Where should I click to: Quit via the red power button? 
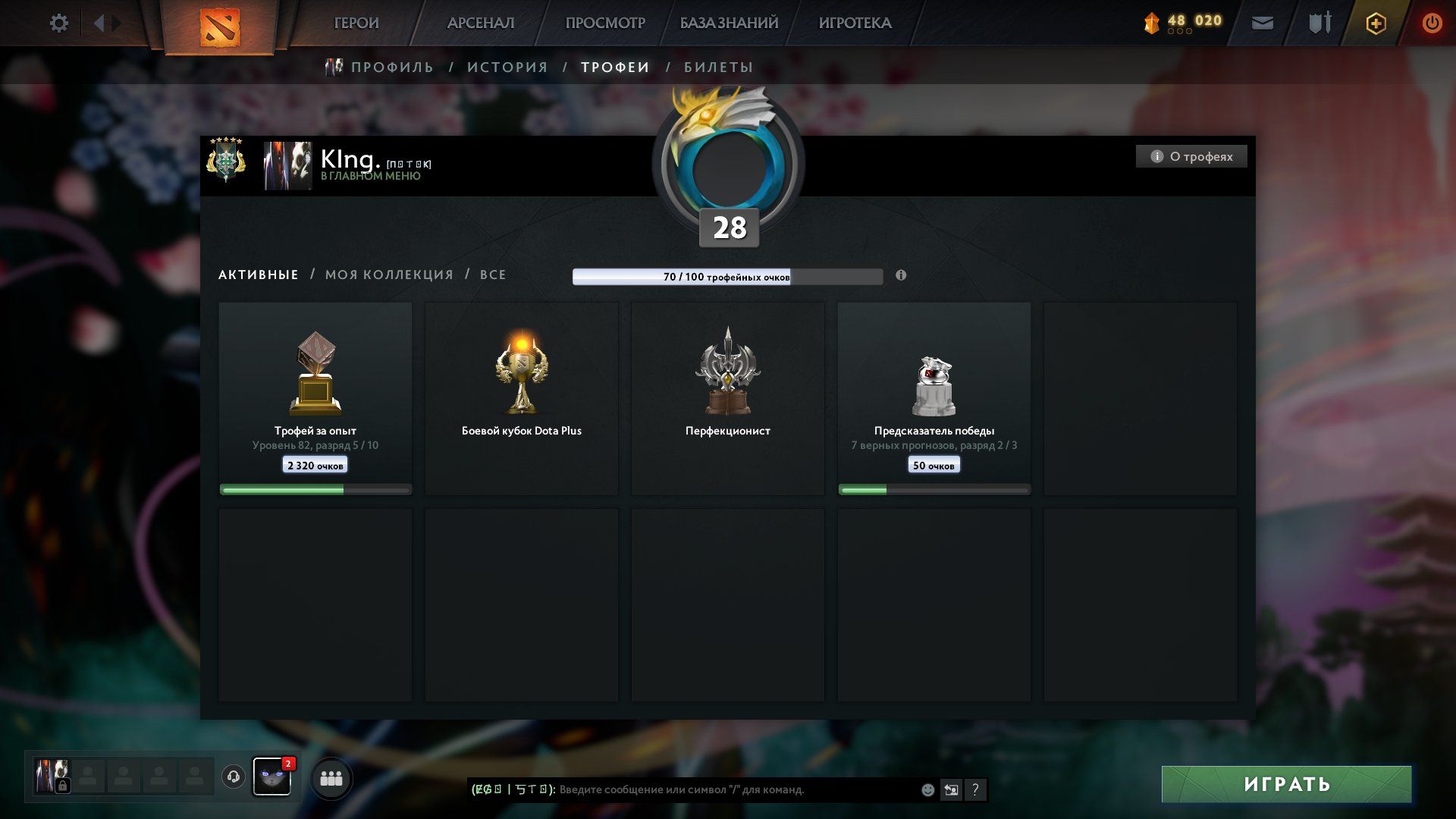point(1432,24)
